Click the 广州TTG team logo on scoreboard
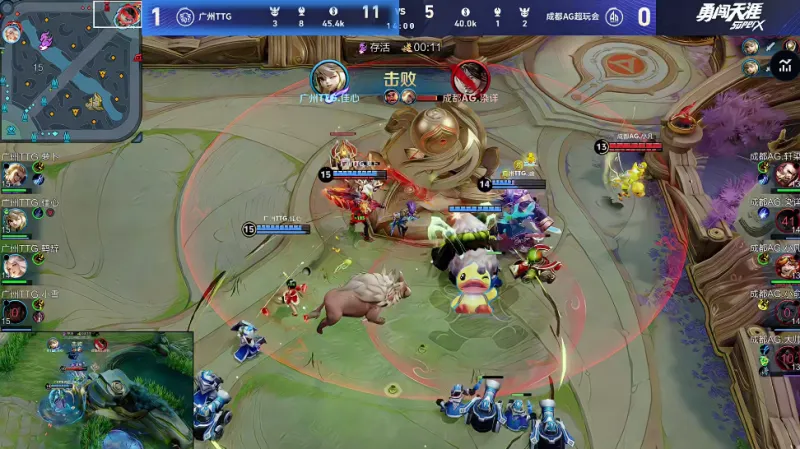800x449 pixels. point(185,16)
